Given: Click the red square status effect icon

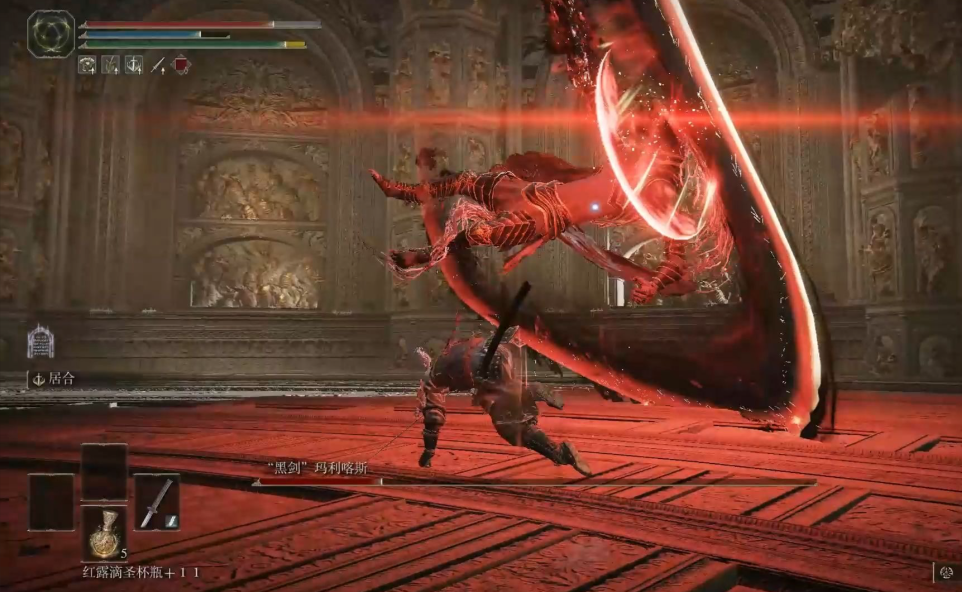Looking at the screenshot, I should coord(181,65).
